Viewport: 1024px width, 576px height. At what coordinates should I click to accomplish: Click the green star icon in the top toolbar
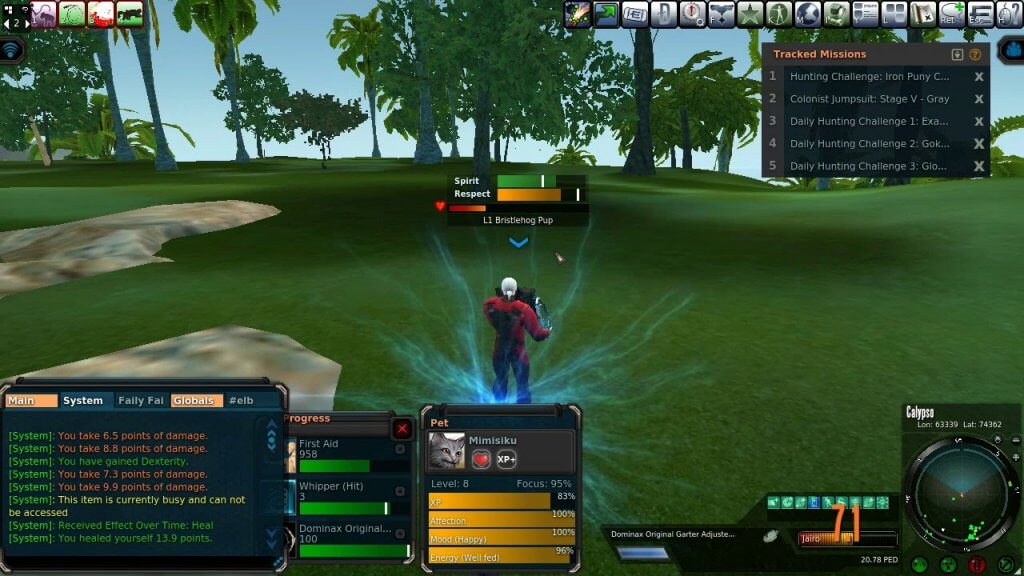tap(750, 14)
